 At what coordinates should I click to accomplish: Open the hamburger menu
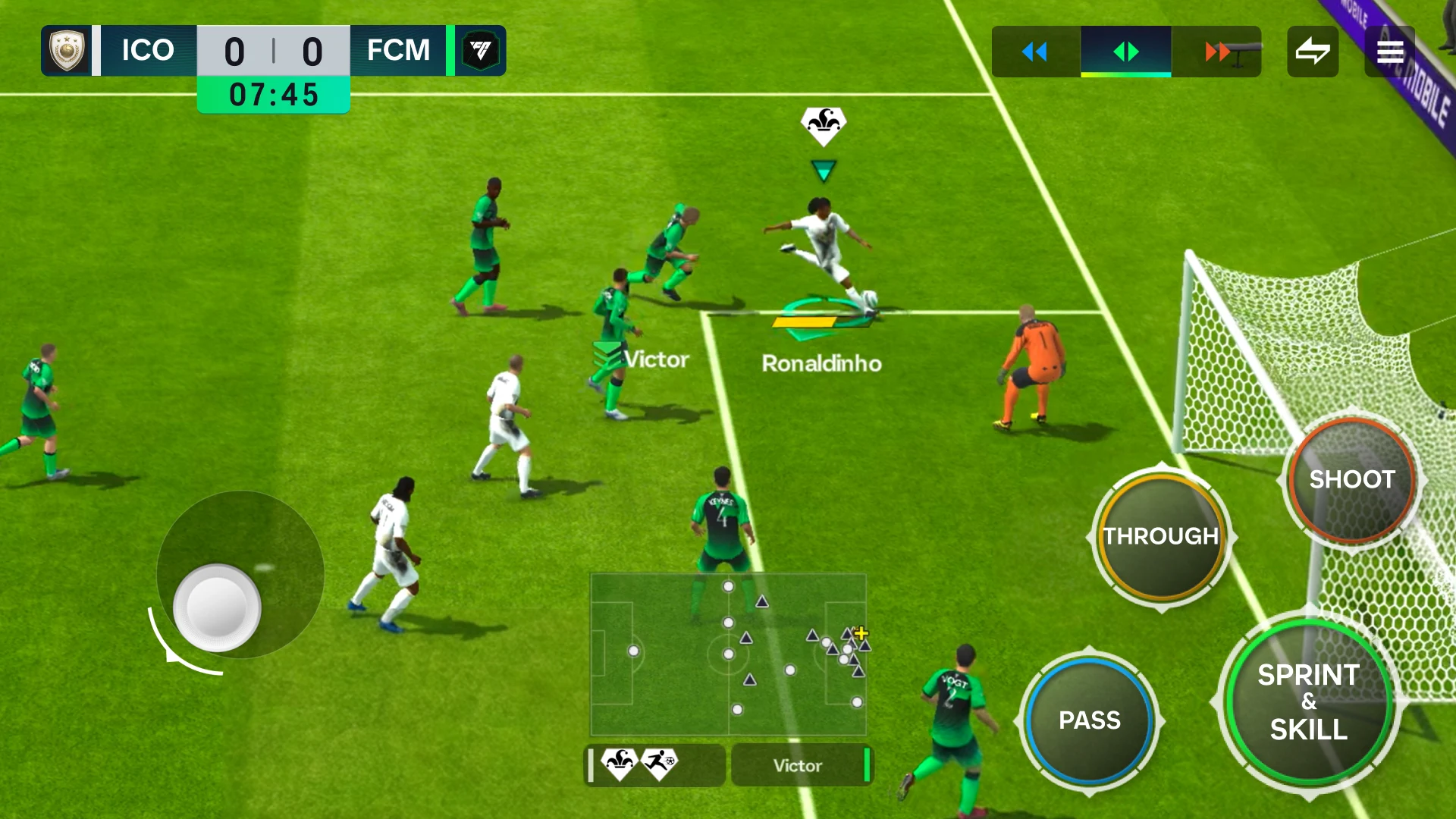(x=1390, y=52)
